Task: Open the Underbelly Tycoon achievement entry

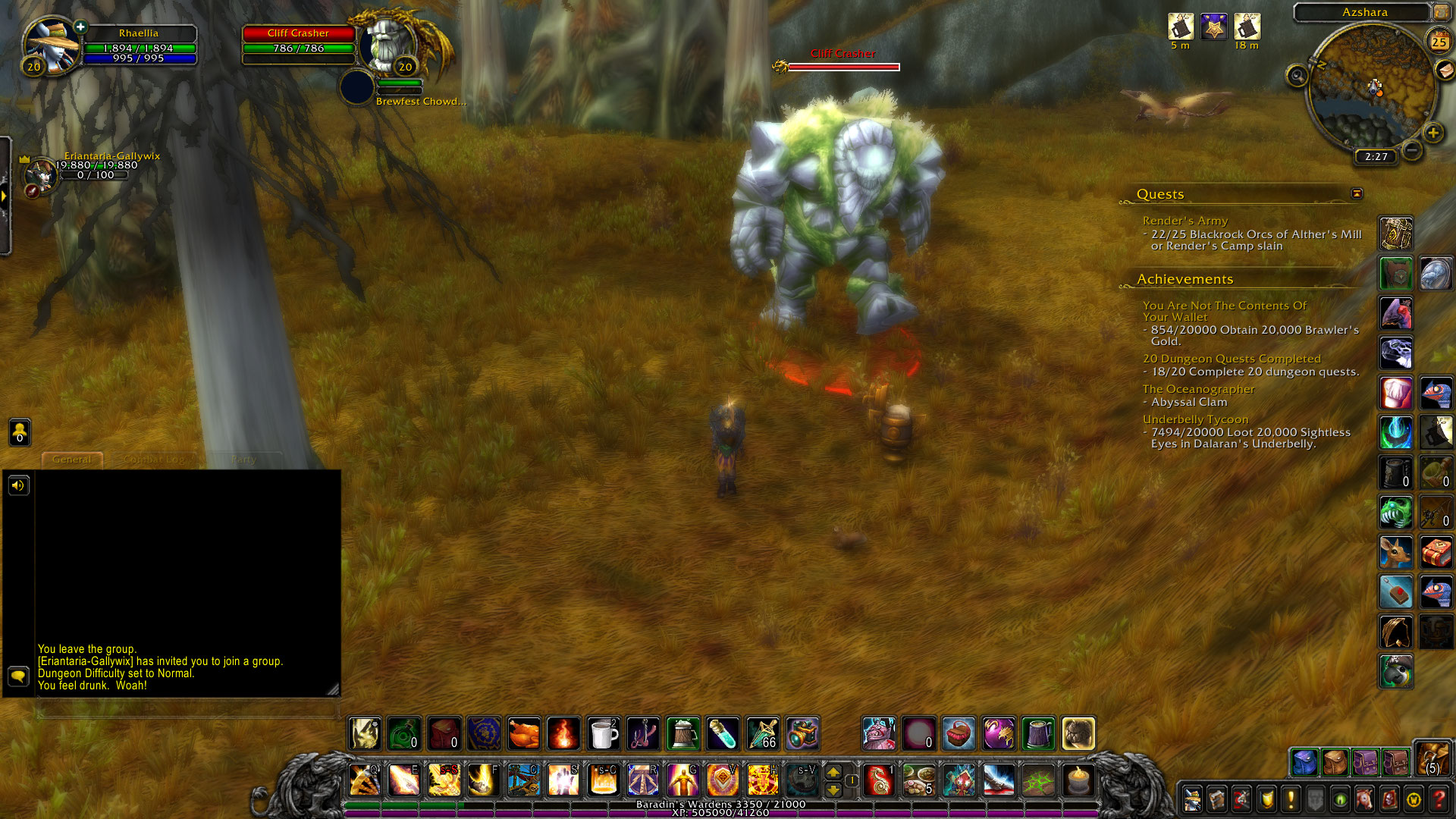Action: click(x=1195, y=419)
